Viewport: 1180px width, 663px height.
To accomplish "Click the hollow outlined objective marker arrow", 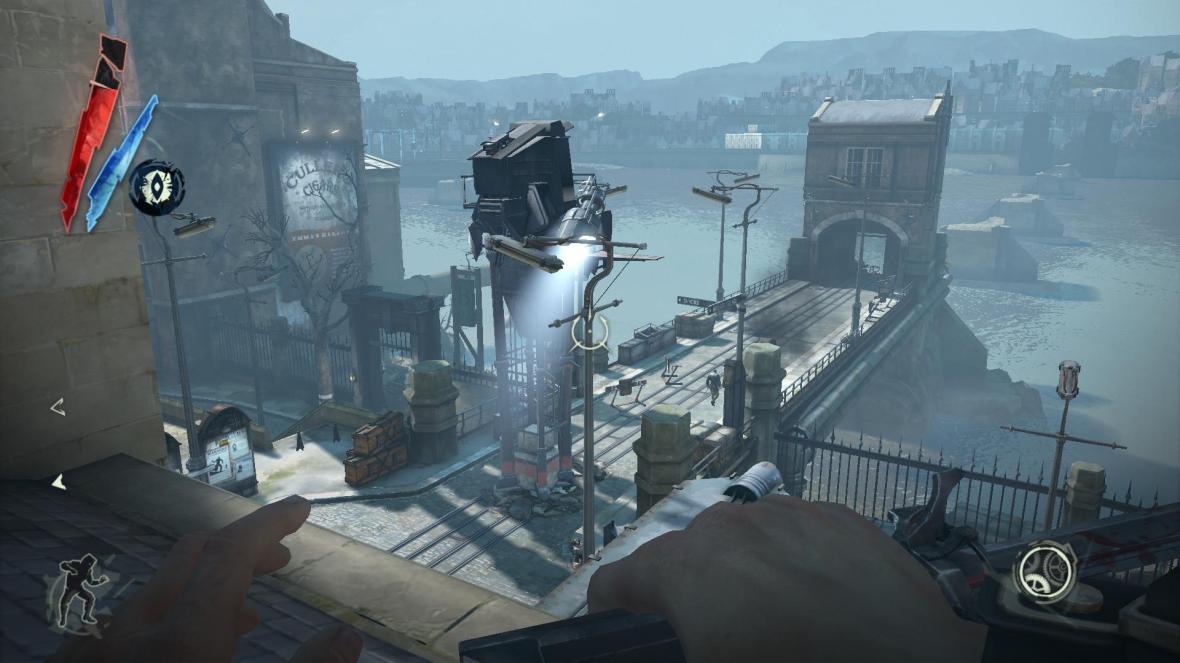I will coord(58,406).
